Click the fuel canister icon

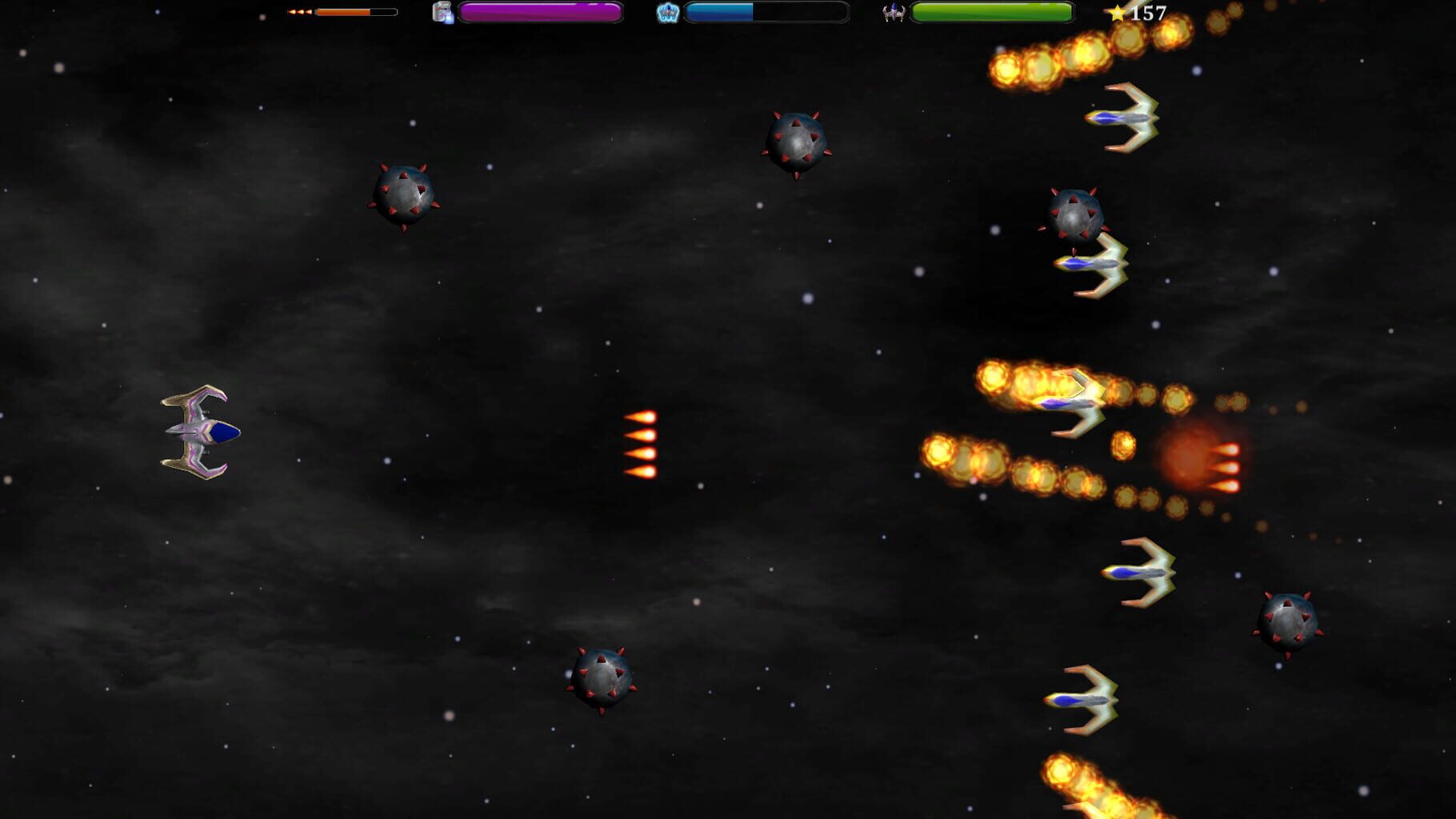point(442,12)
